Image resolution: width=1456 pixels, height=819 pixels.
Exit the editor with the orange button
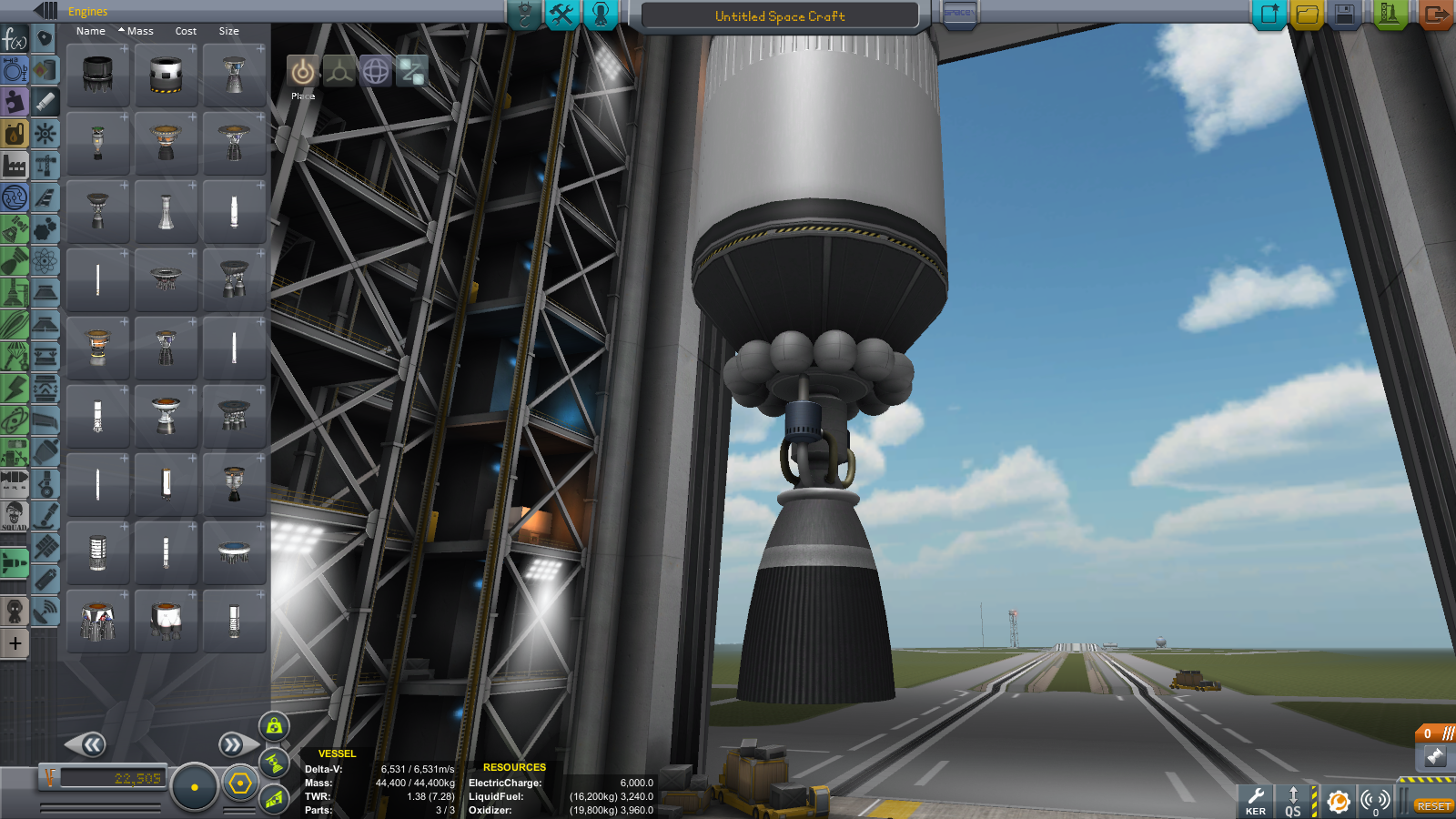tap(1435, 15)
